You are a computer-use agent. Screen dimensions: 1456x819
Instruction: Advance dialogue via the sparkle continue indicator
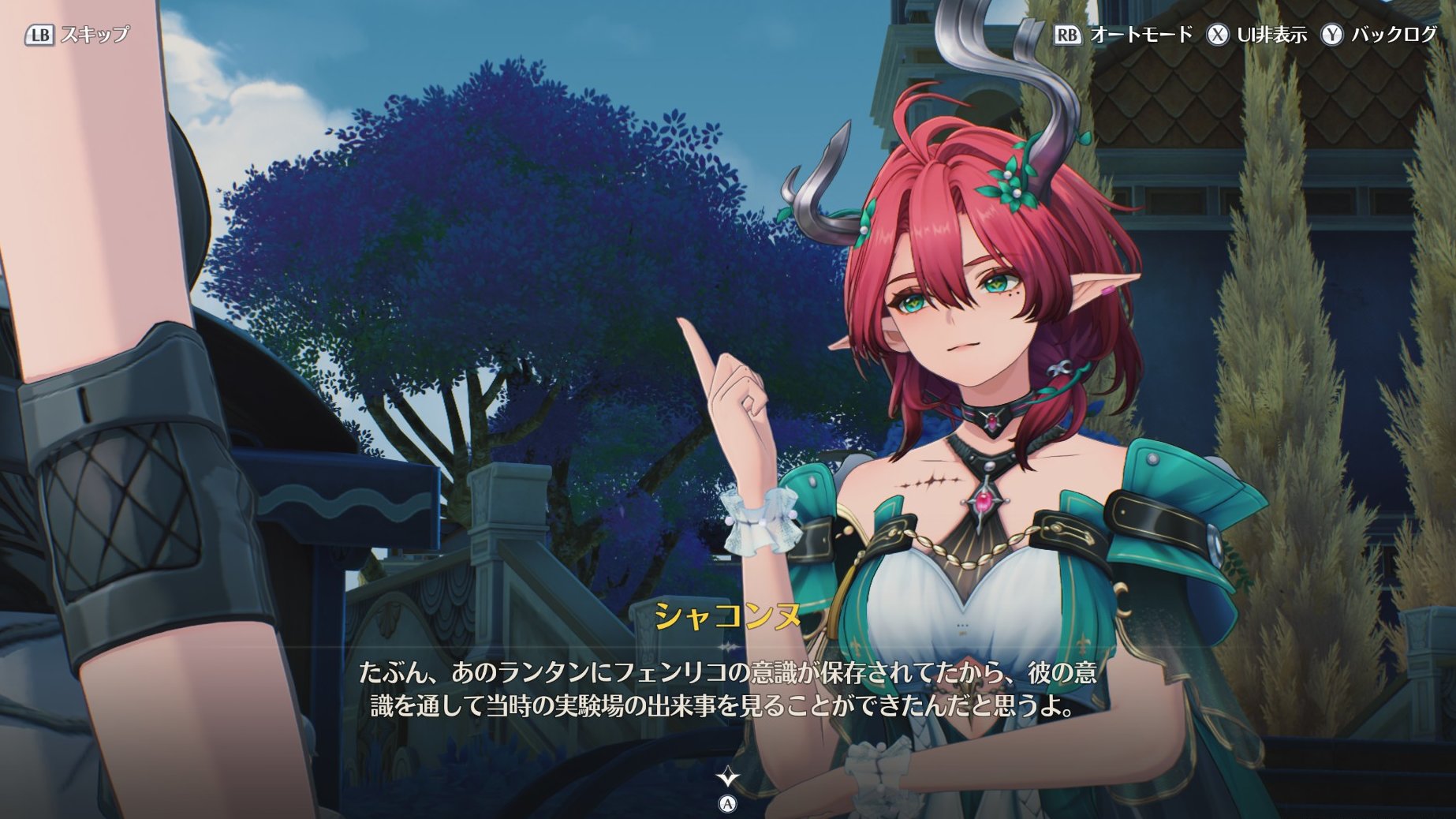(x=727, y=779)
